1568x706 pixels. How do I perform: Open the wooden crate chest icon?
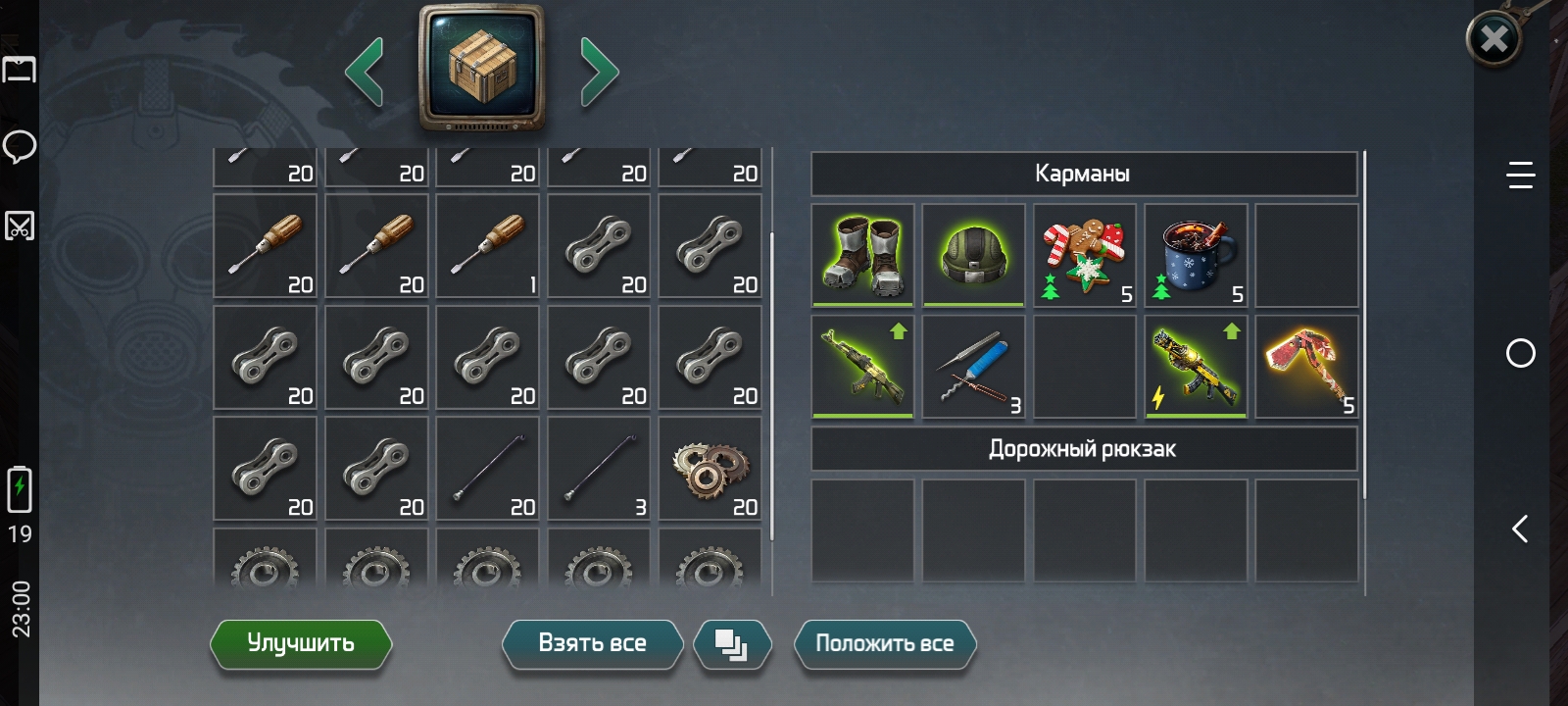click(x=481, y=68)
